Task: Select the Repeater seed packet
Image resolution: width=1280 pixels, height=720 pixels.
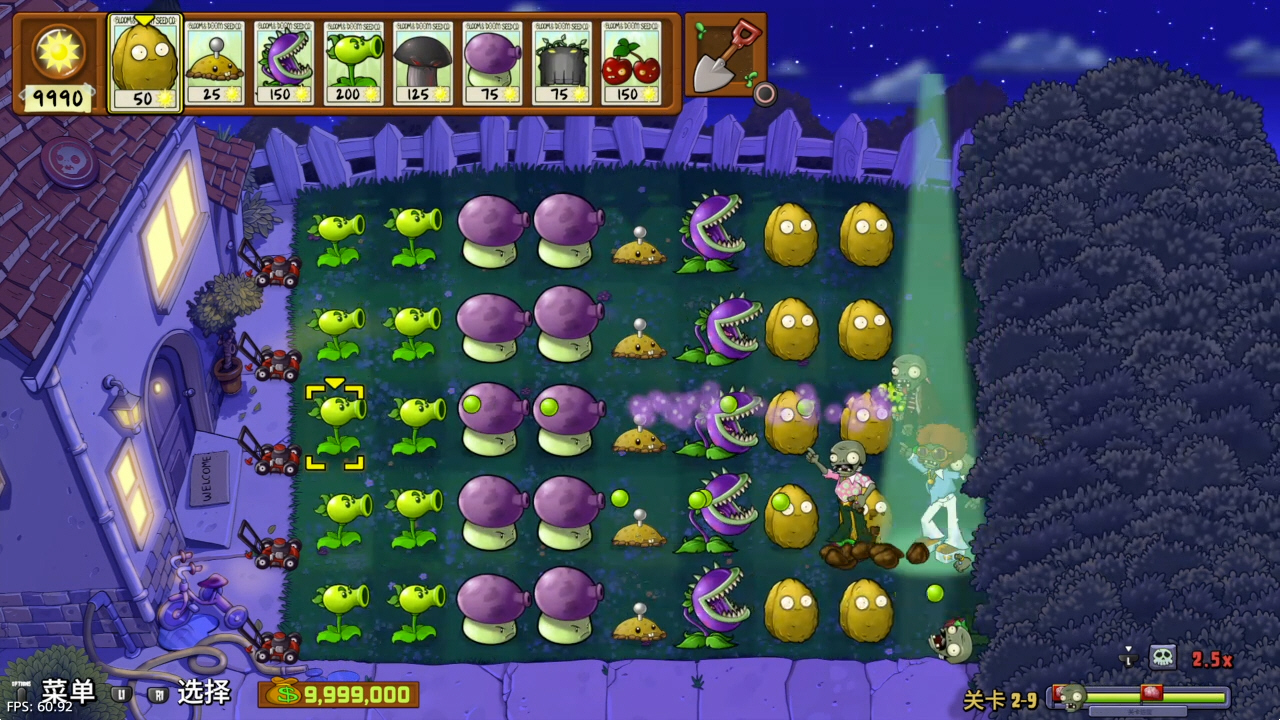Action: point(354,64)
